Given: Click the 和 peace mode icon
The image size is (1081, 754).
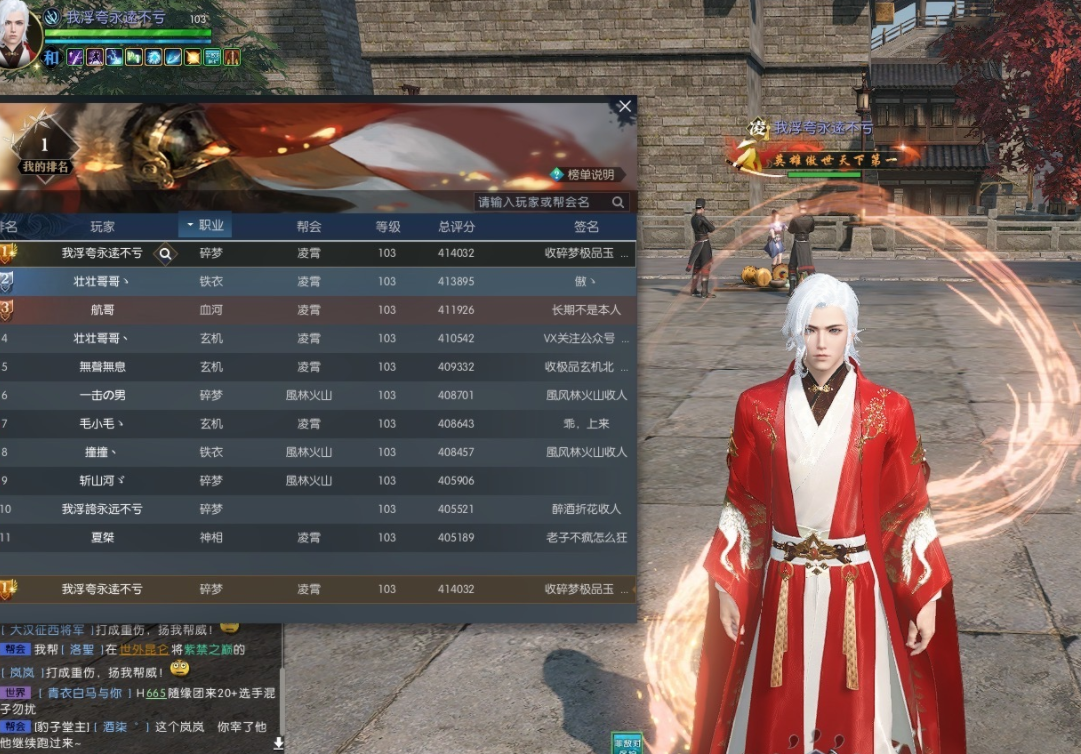Looking at the screenshot, I should click(53, 57).
